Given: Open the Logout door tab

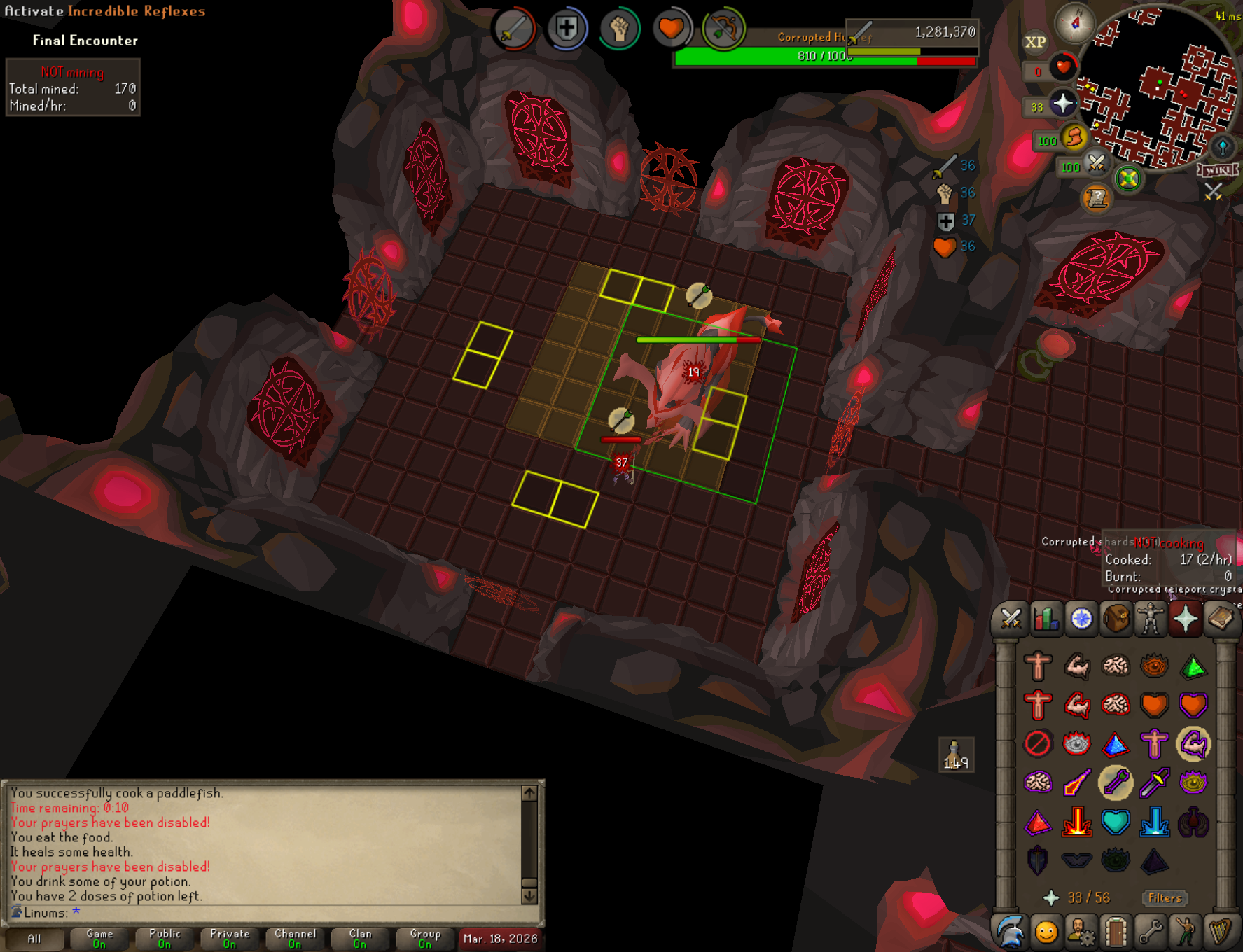Looking at the screenshot, I should (x=1116, y=932).
